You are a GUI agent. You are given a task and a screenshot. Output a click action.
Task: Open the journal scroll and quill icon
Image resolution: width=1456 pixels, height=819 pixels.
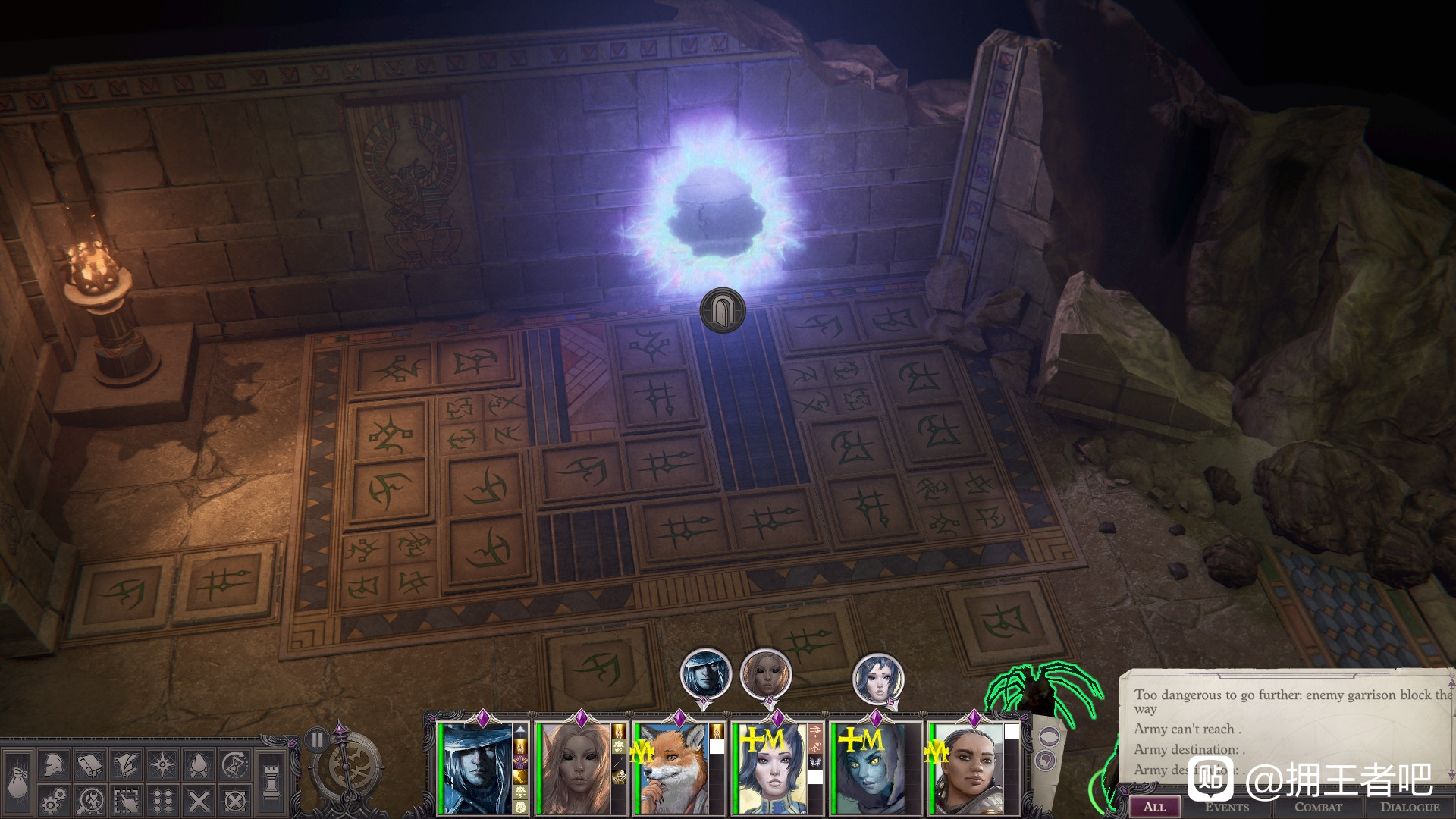tap(126, 765)
